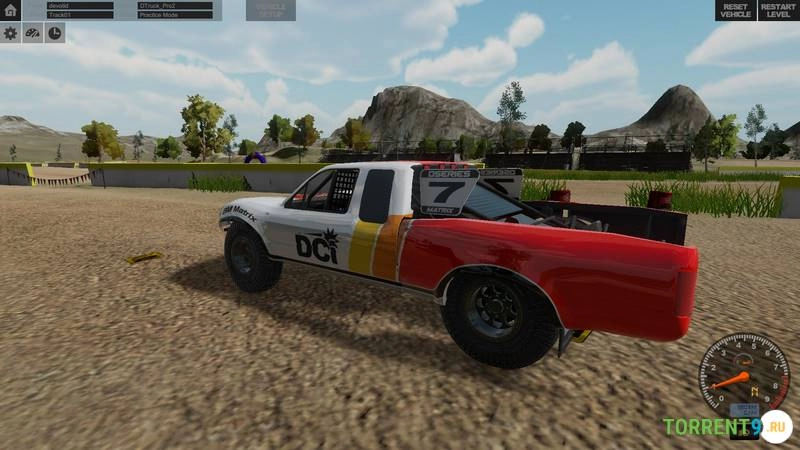Viewport: 800px width, 450px height.
Task: Open settings with the gear icon
Action: (x=11, y=33)
